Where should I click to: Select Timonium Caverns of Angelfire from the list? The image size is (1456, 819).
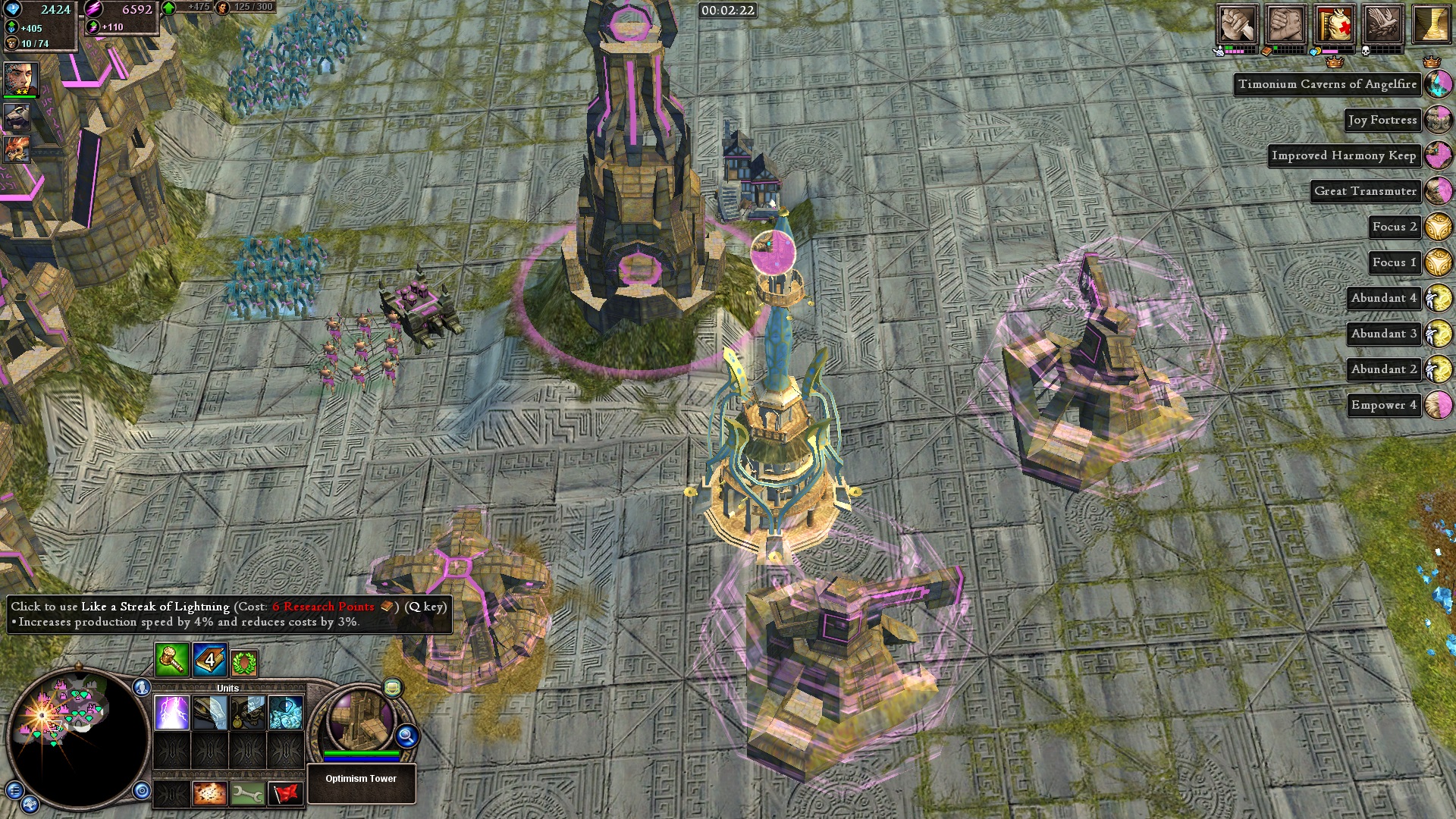point(1327,84)
